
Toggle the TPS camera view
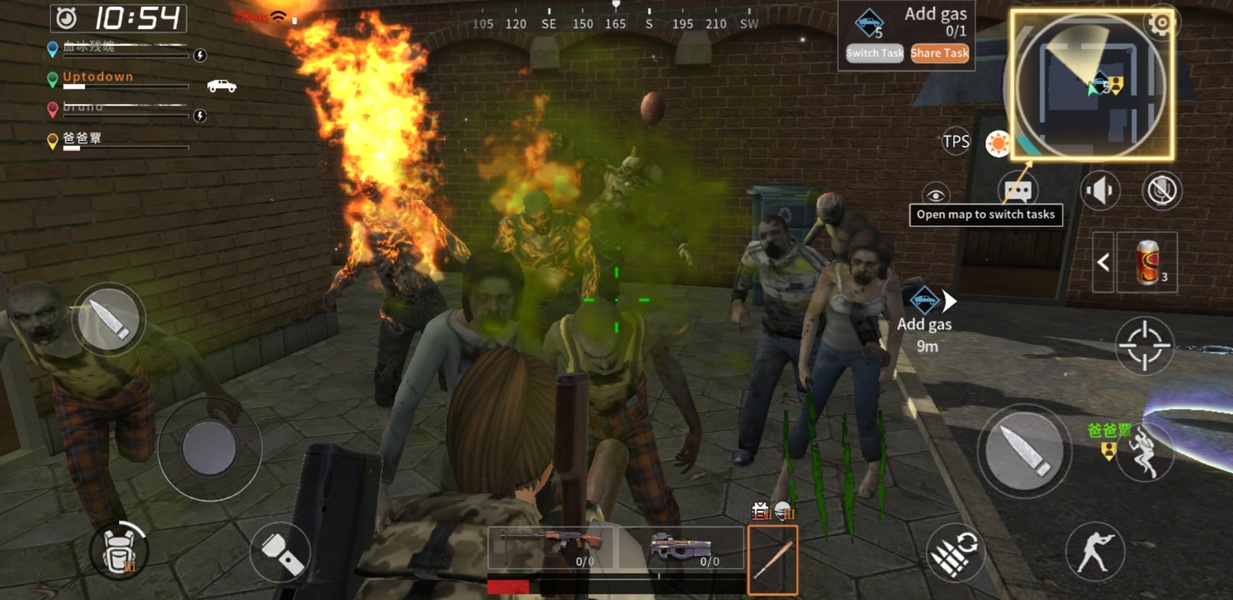tap(956, 142)
